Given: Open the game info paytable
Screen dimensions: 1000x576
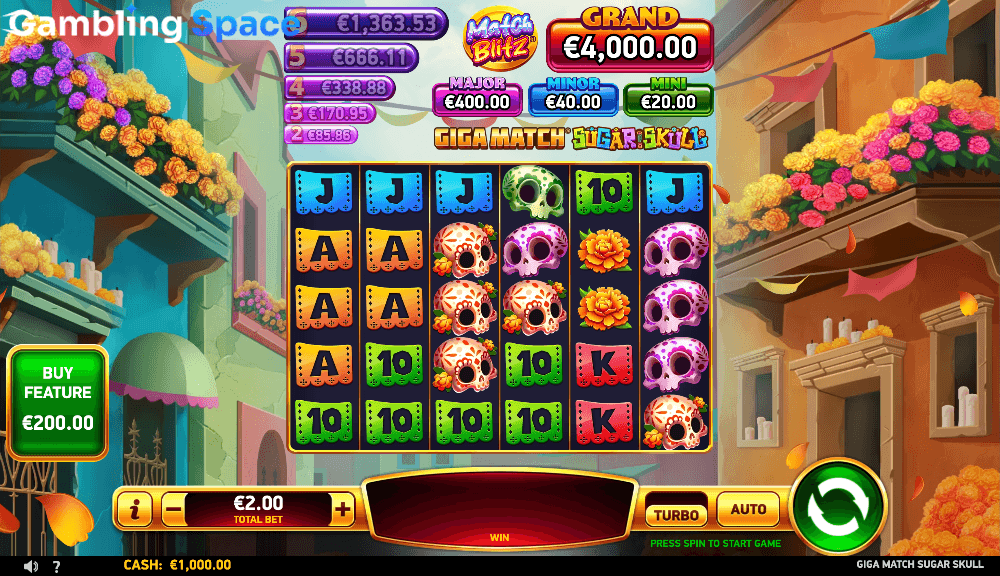Looking at the screenshot, I should 135,510.
